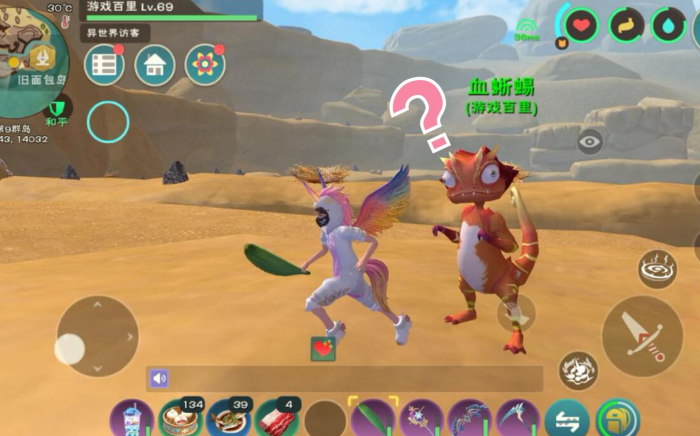Open the flower icon menu

205,65
